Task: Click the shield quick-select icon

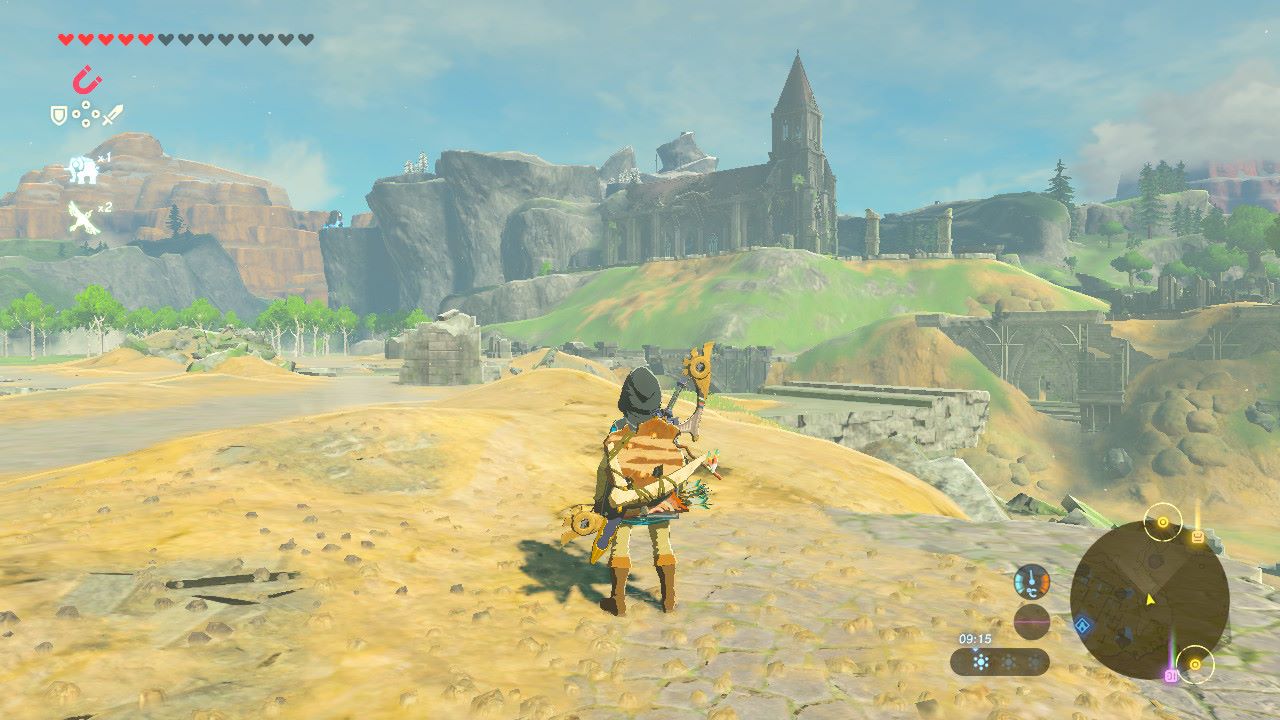Action: [59, 116]
